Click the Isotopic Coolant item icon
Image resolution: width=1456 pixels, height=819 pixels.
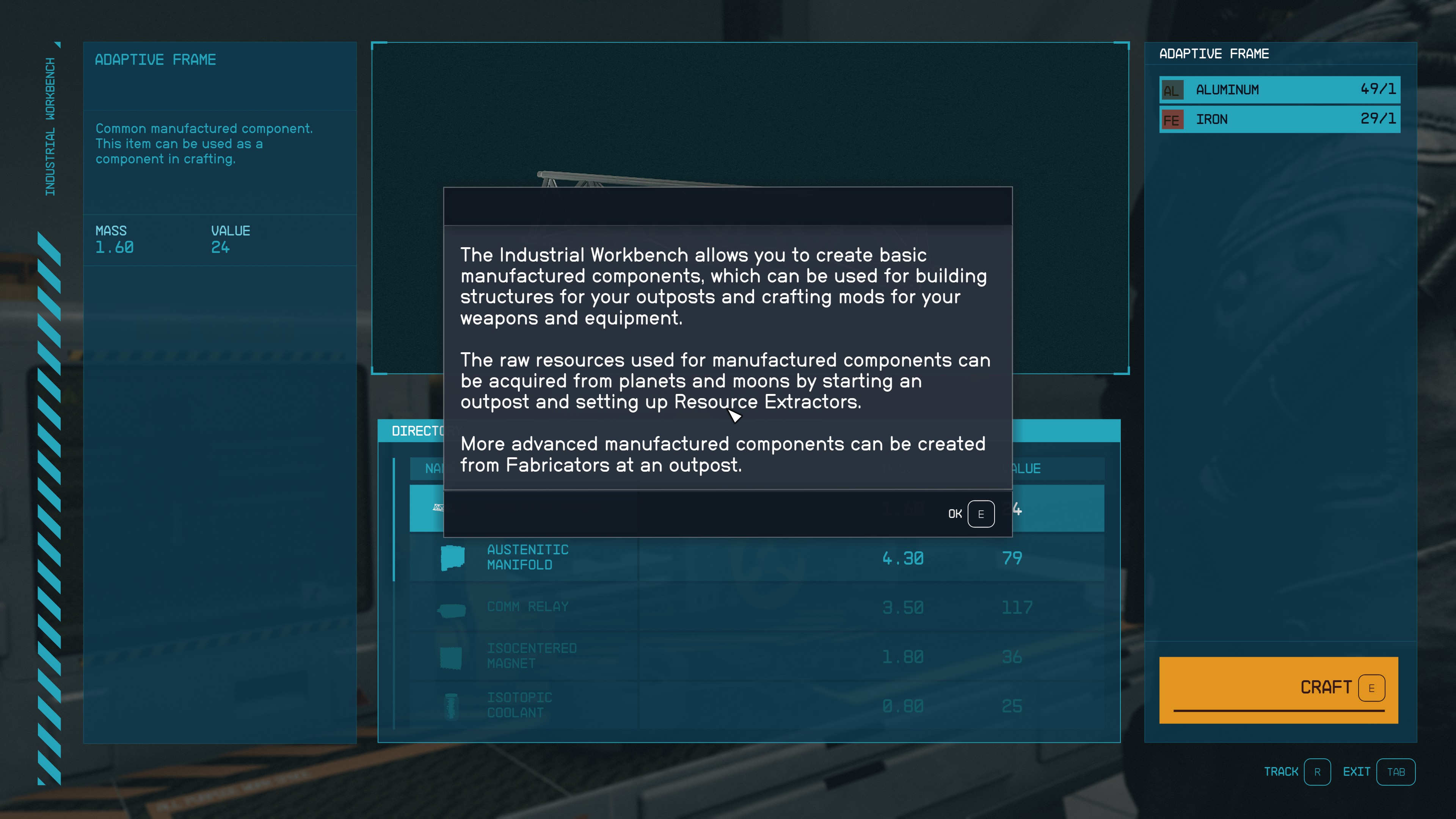tap(450, 705)
